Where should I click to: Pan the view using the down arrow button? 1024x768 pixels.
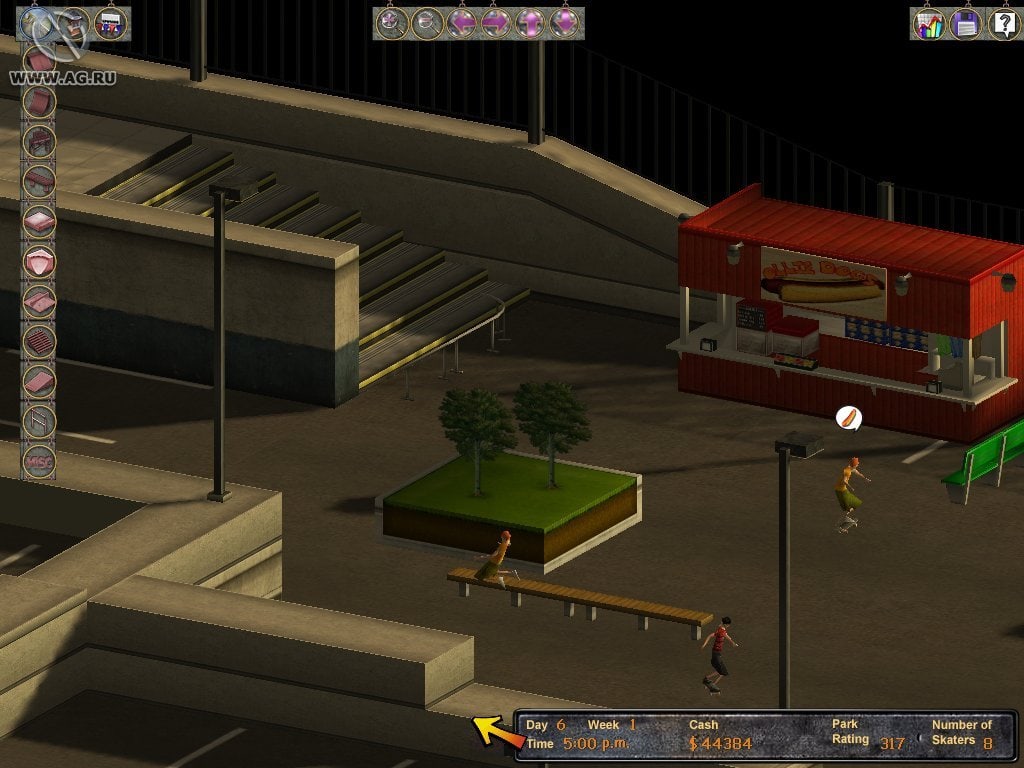[x=565, y=23]
